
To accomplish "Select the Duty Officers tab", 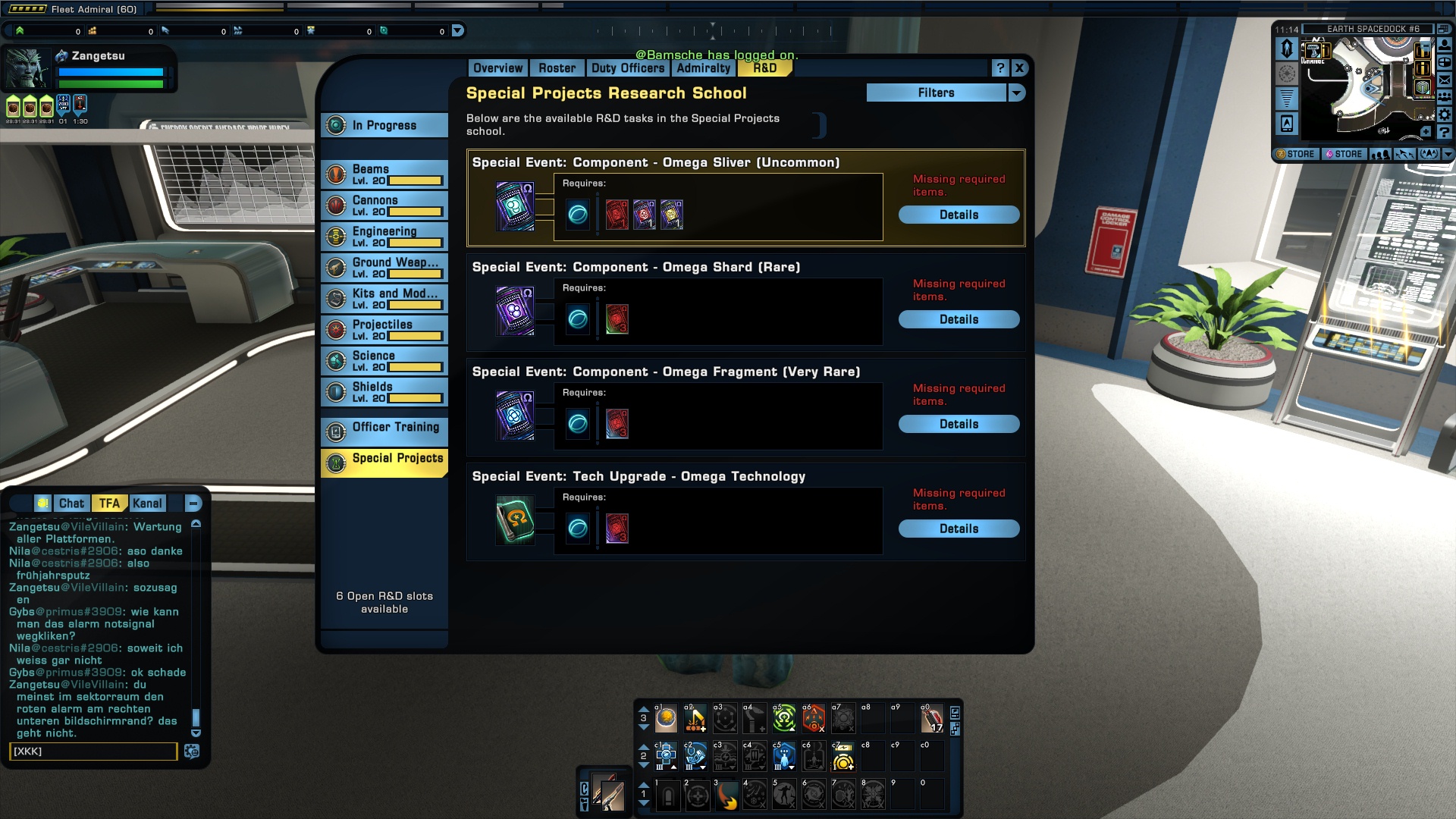I will (627, 68).
